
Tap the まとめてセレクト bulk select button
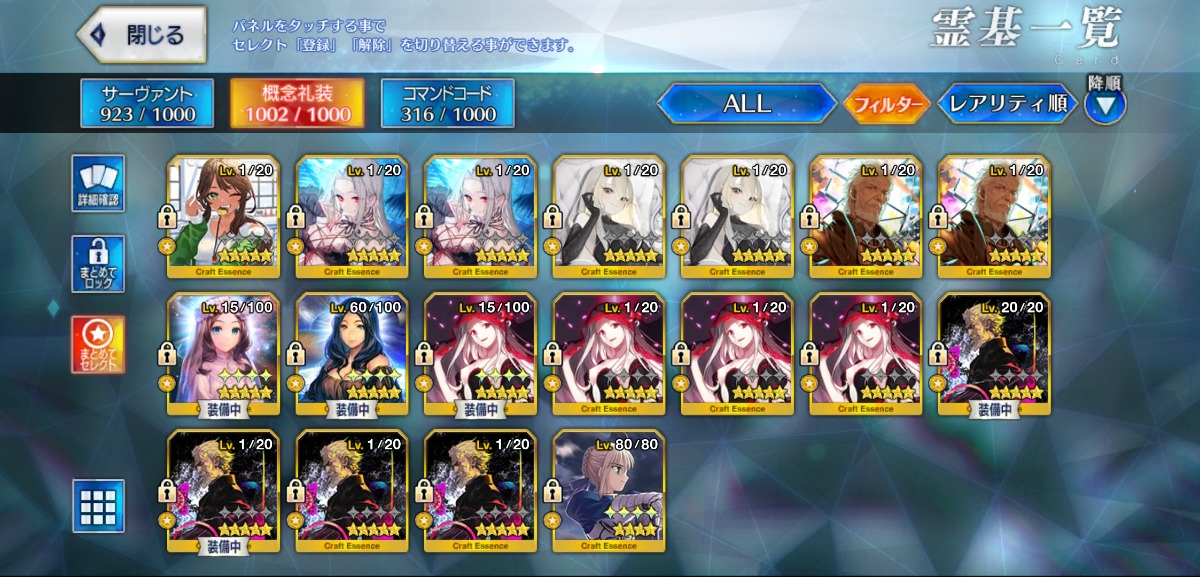(x=98, y=345)
